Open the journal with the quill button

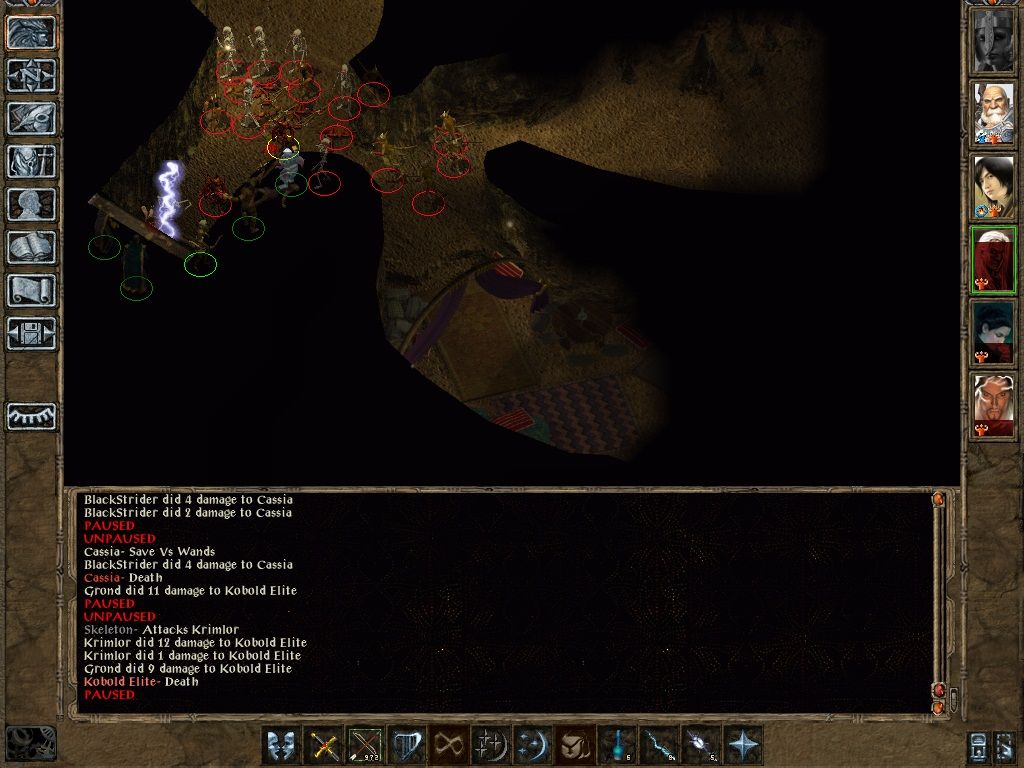32,118
